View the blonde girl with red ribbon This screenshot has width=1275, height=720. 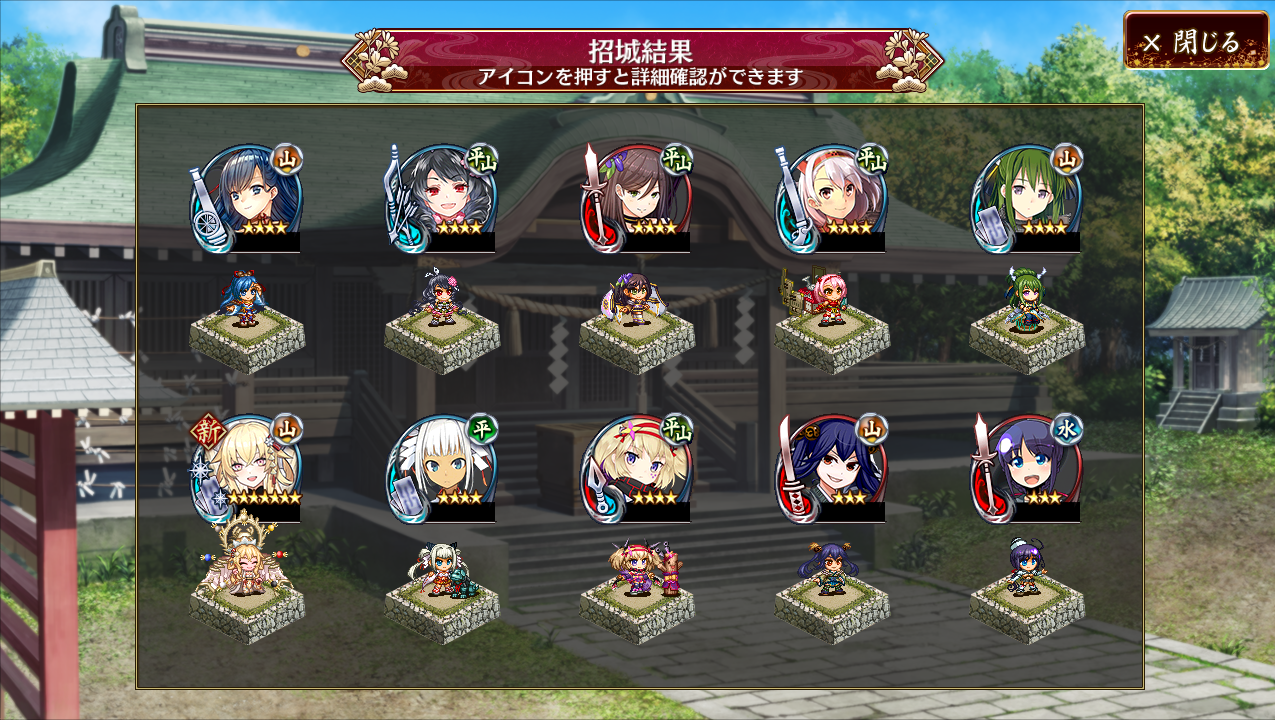(636, 468)
